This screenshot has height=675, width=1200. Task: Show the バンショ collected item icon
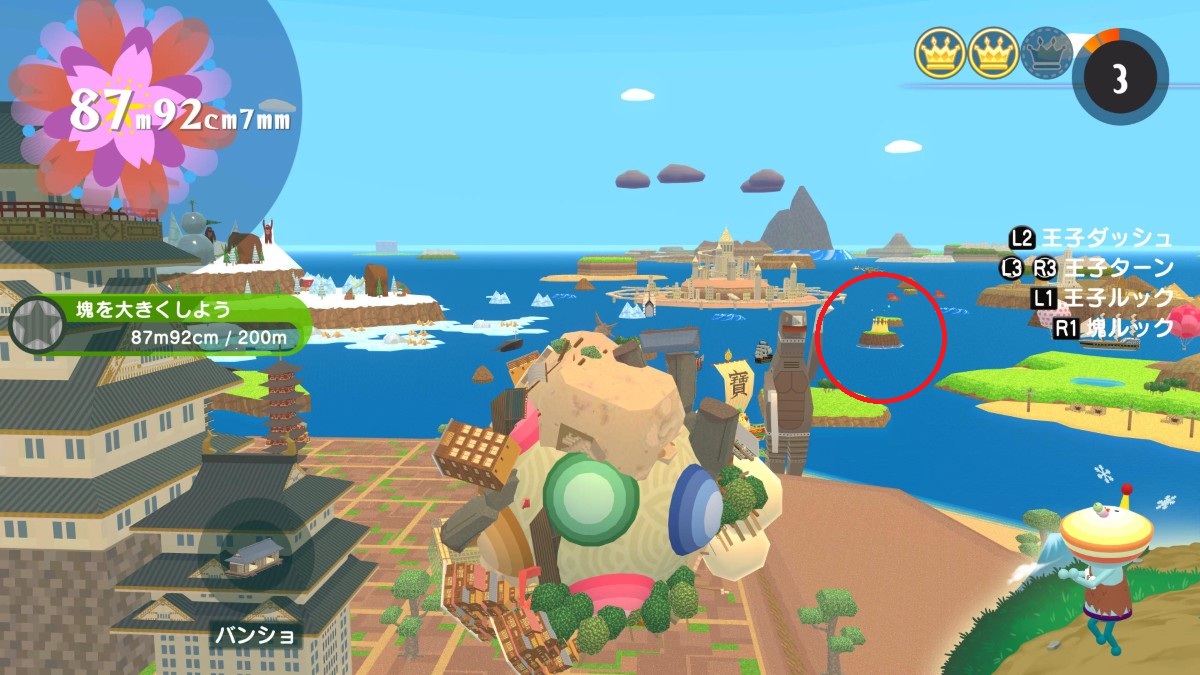[x=255, y=558]
